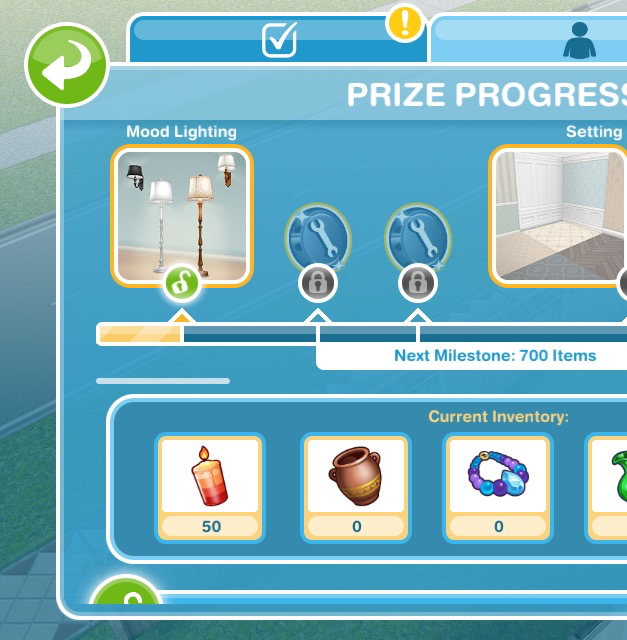627x640 pixels.
Task: Go back with the green arrow button
Action: [66, 64]
